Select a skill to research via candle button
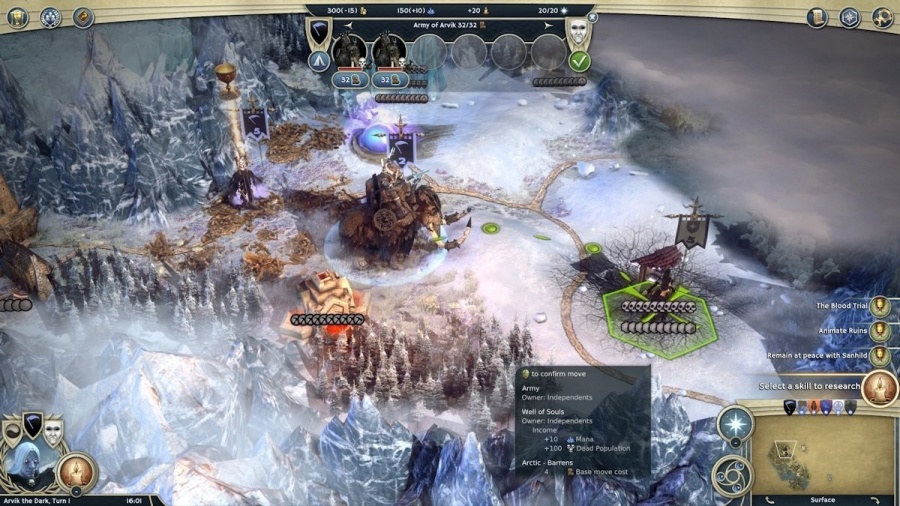This screenshot has height=506, width=900. coord(879,386)
